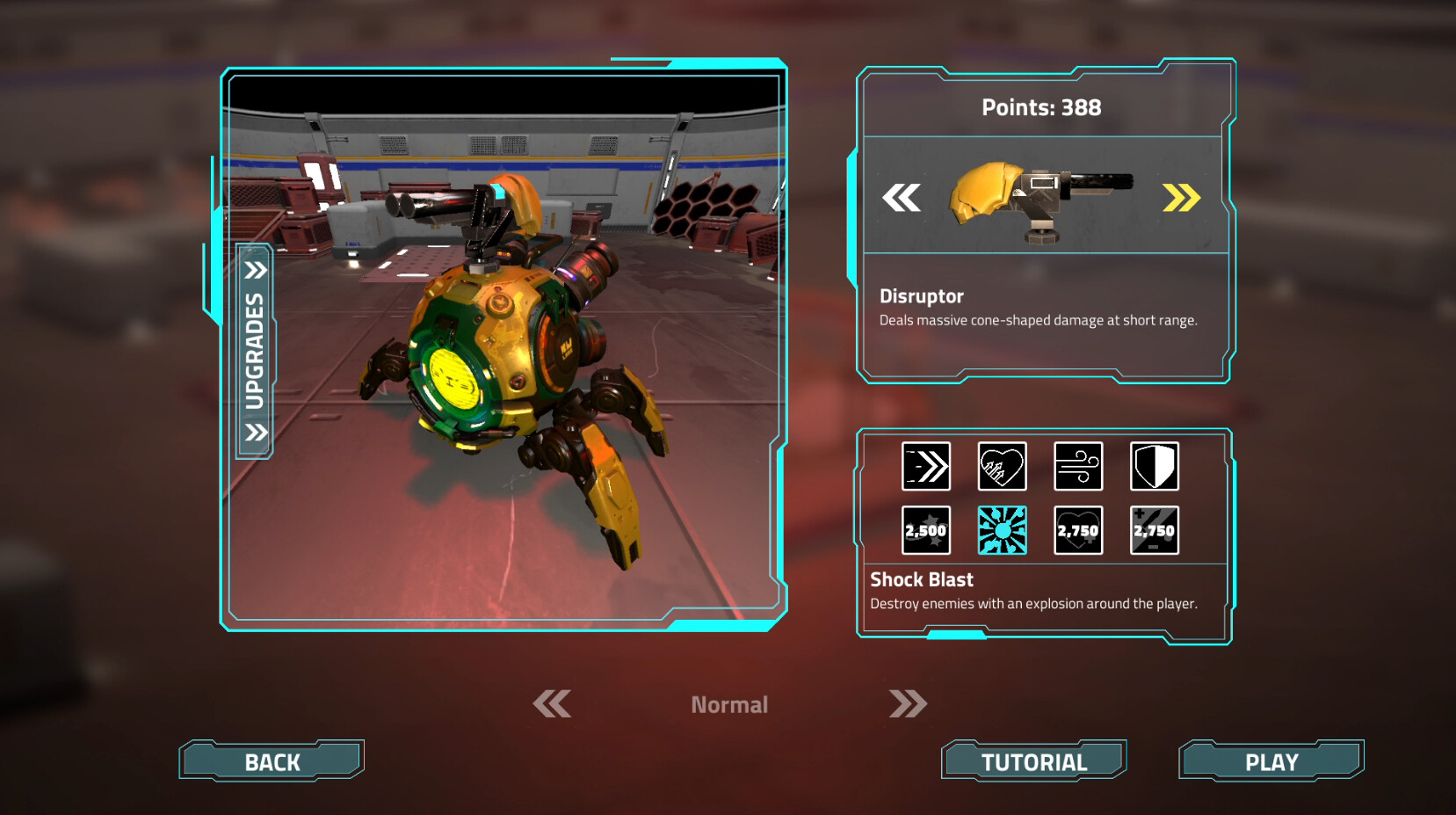Select the speed boost chevron upgrade icon
This screenshot has width=1456, height=815.
pos(925,466)
